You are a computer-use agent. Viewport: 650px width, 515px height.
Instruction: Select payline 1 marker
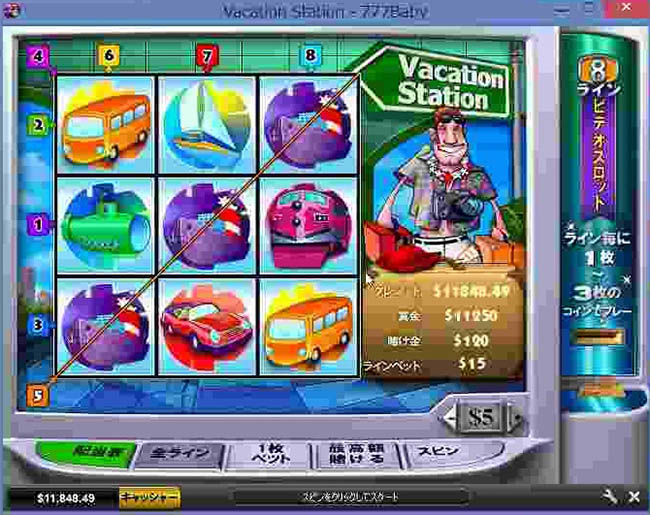38,226
